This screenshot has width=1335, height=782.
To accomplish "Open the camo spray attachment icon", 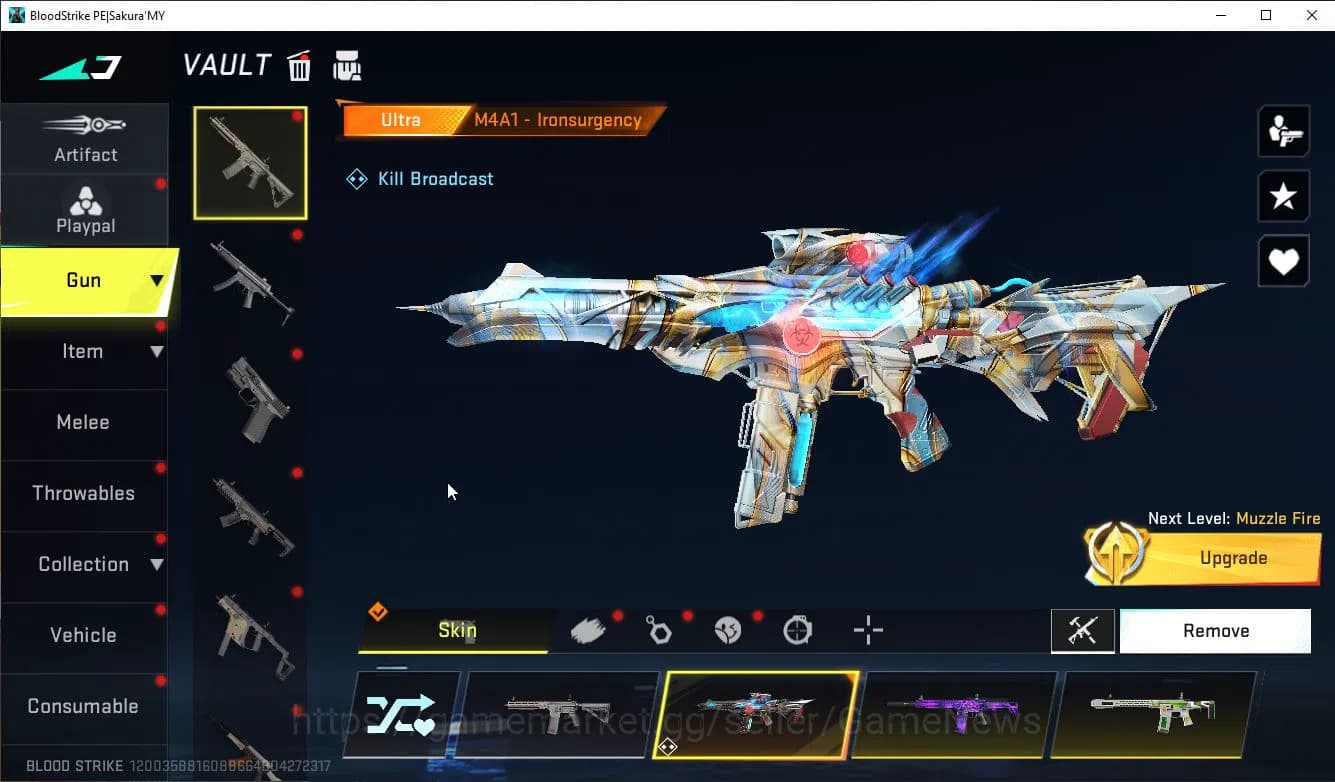I will (x=590, y=629).
